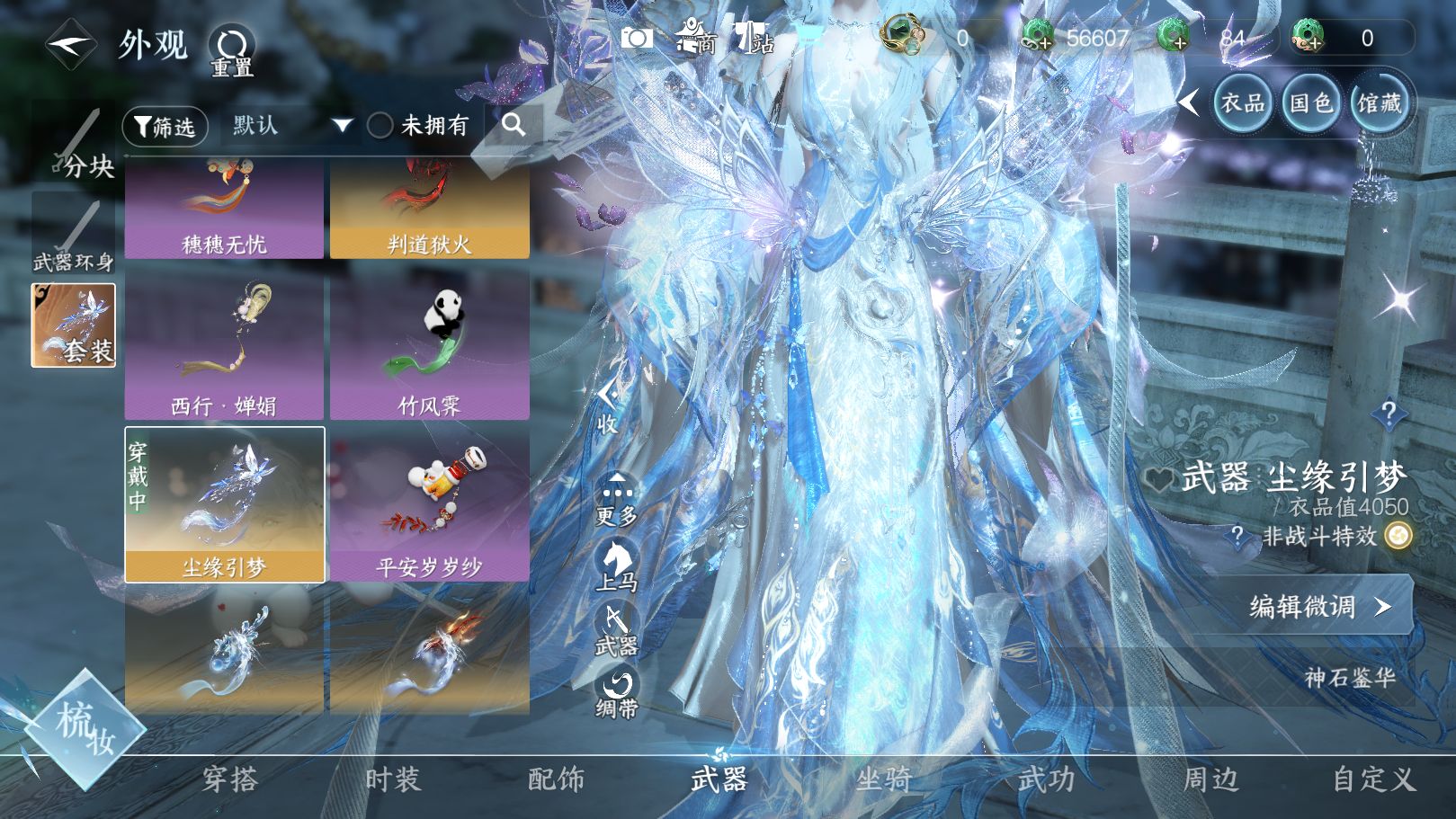Select the 穗穗无忧 weapon skin

pyautogui.click(x=224, y=212)
